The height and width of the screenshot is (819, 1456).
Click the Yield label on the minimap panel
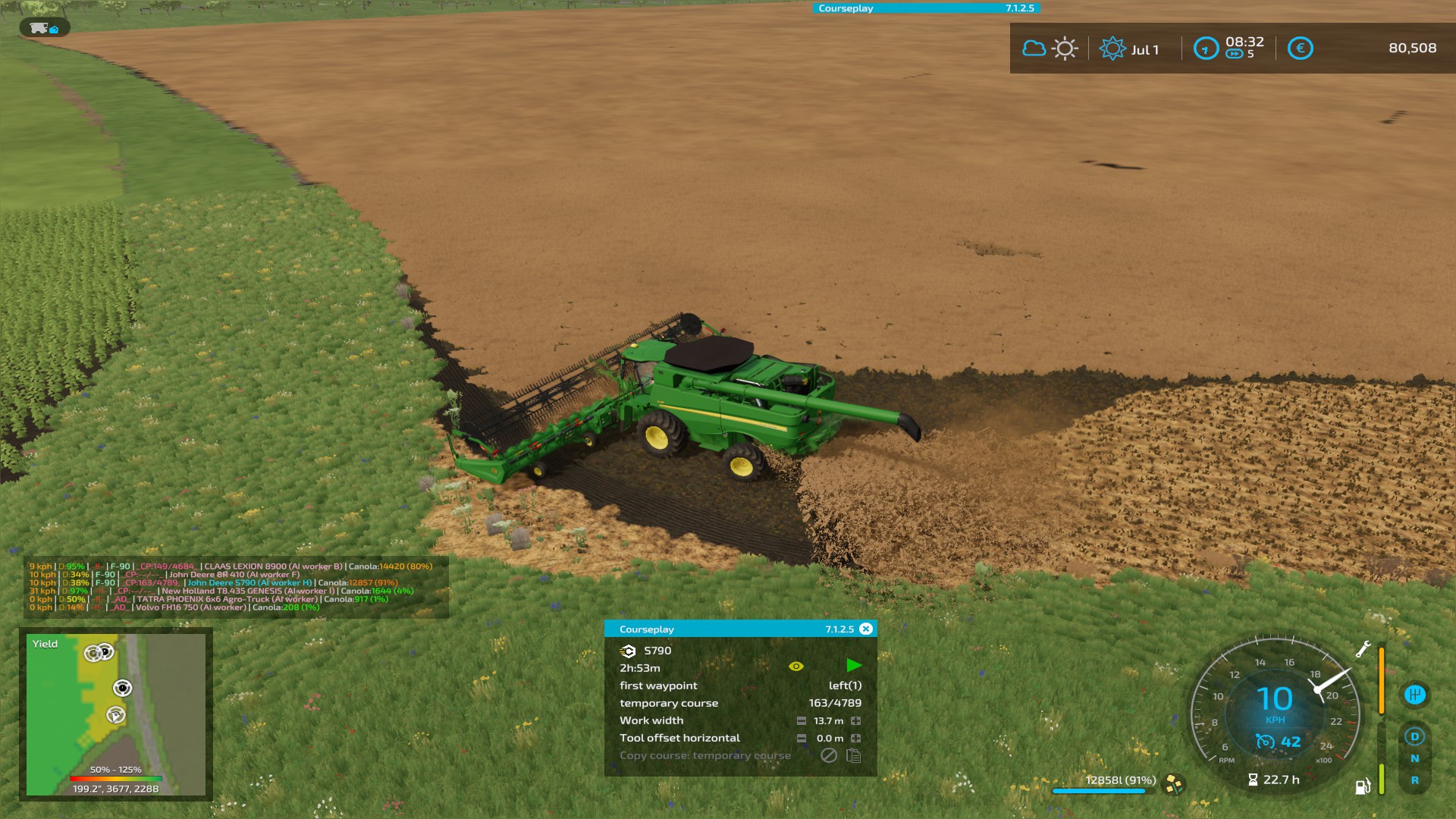tap(43, 643)
